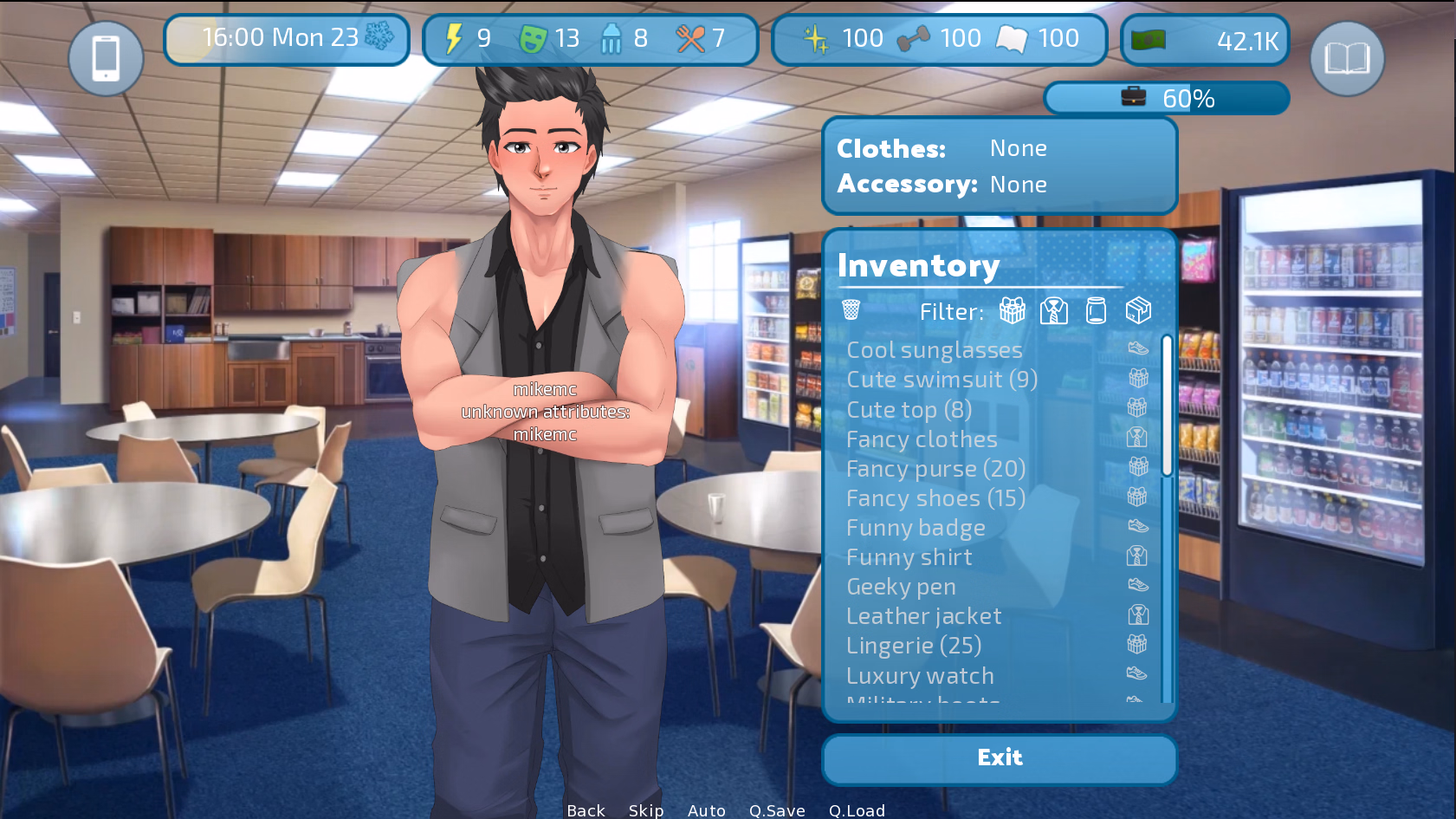Filter inventory by gift items
The height and width of the screenshot is (819, 1456).
click(x=1012, y=310)
